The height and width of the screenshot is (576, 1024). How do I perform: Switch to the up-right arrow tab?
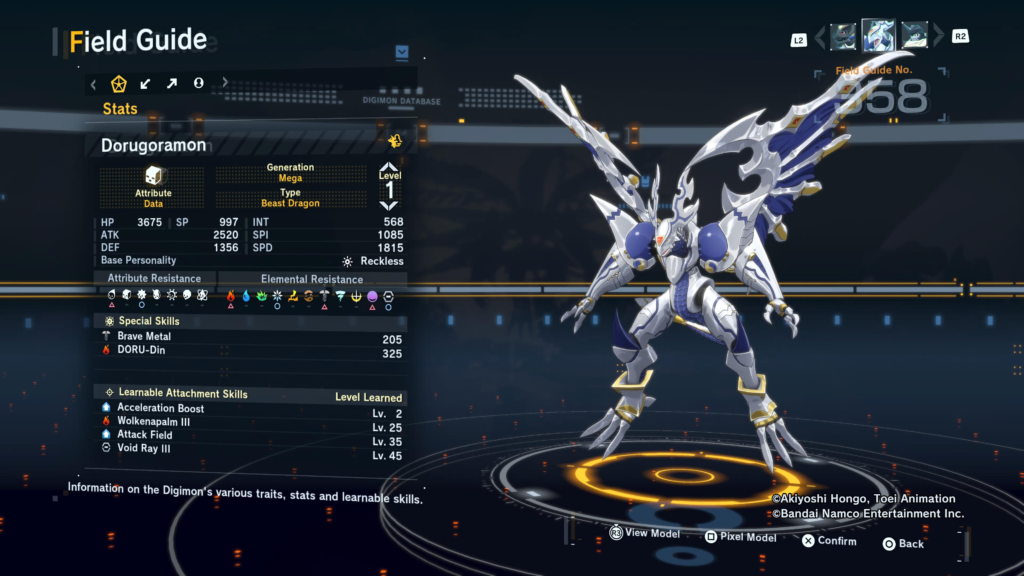tap(171, 83)
